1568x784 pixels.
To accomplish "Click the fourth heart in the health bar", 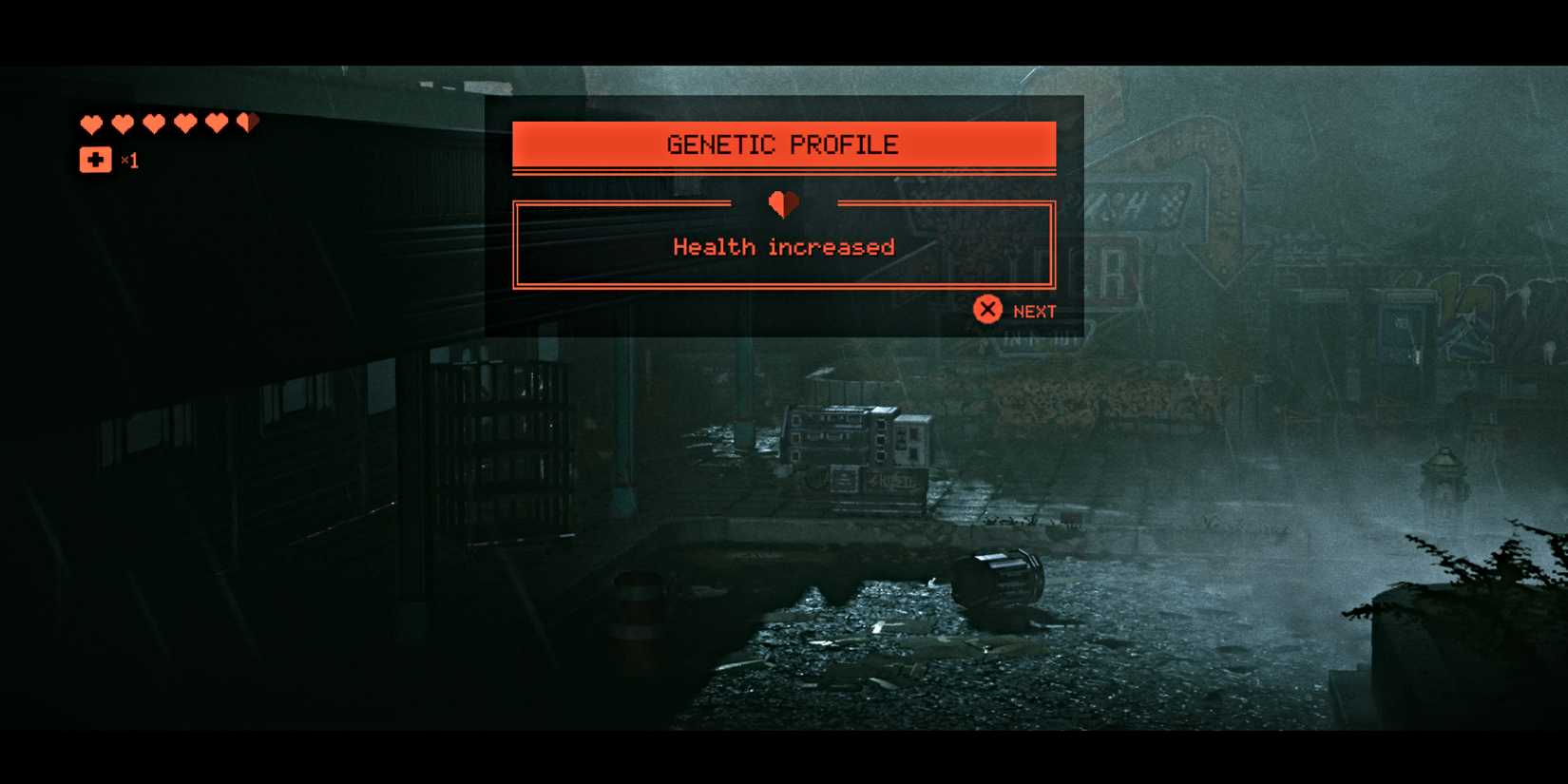I will tap(185, 124).
